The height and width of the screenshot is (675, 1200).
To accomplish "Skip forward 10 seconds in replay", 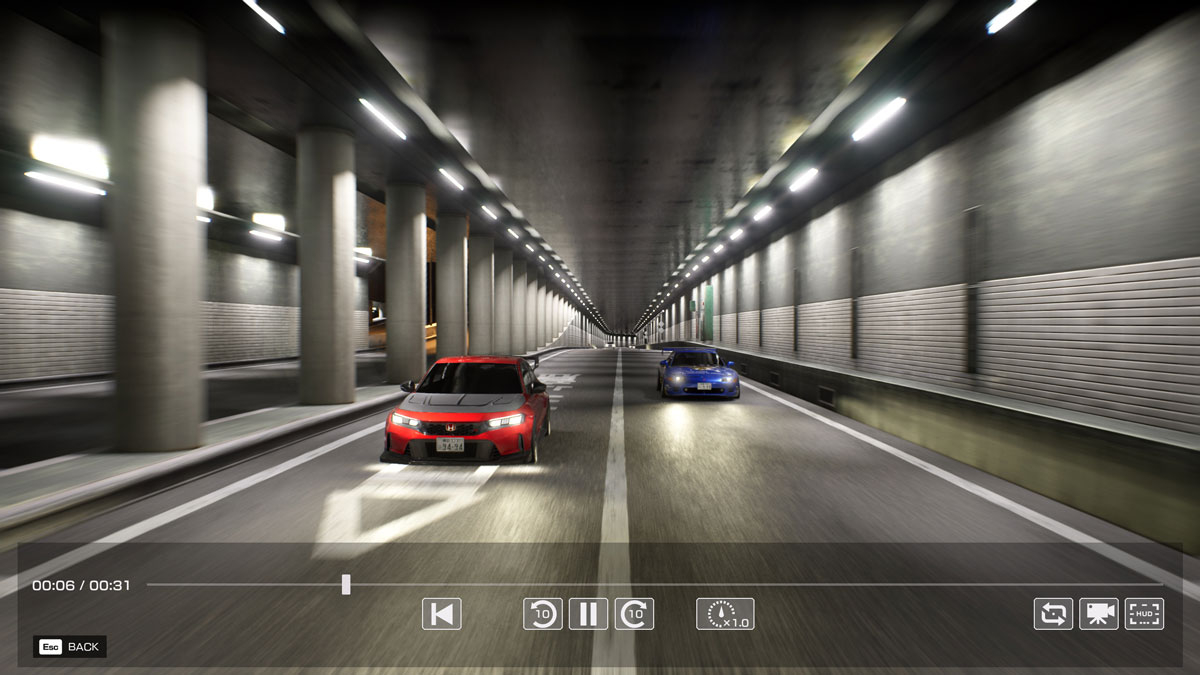I will (x=634, y=614).
